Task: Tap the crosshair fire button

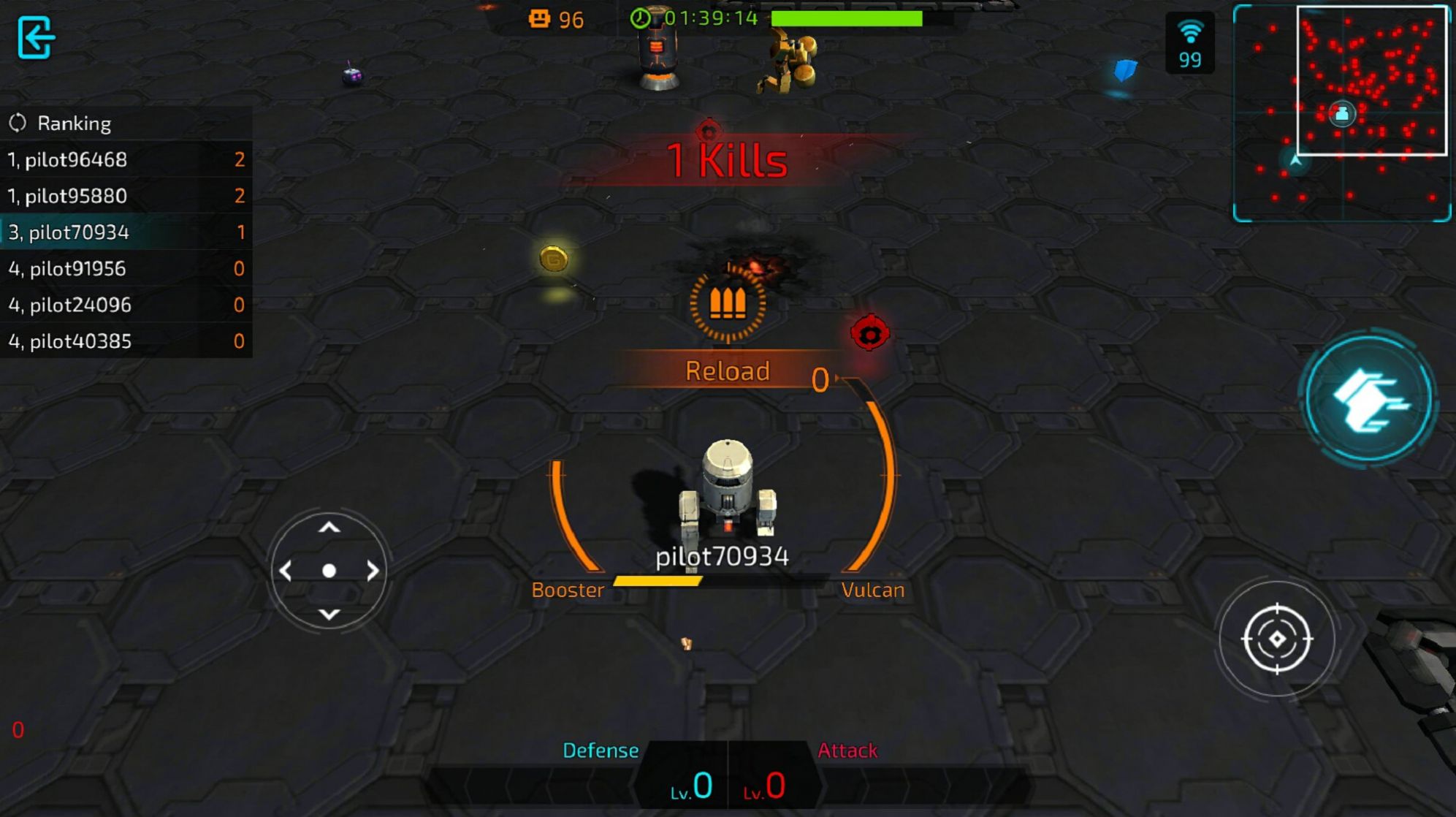Action: [1276, 639]
